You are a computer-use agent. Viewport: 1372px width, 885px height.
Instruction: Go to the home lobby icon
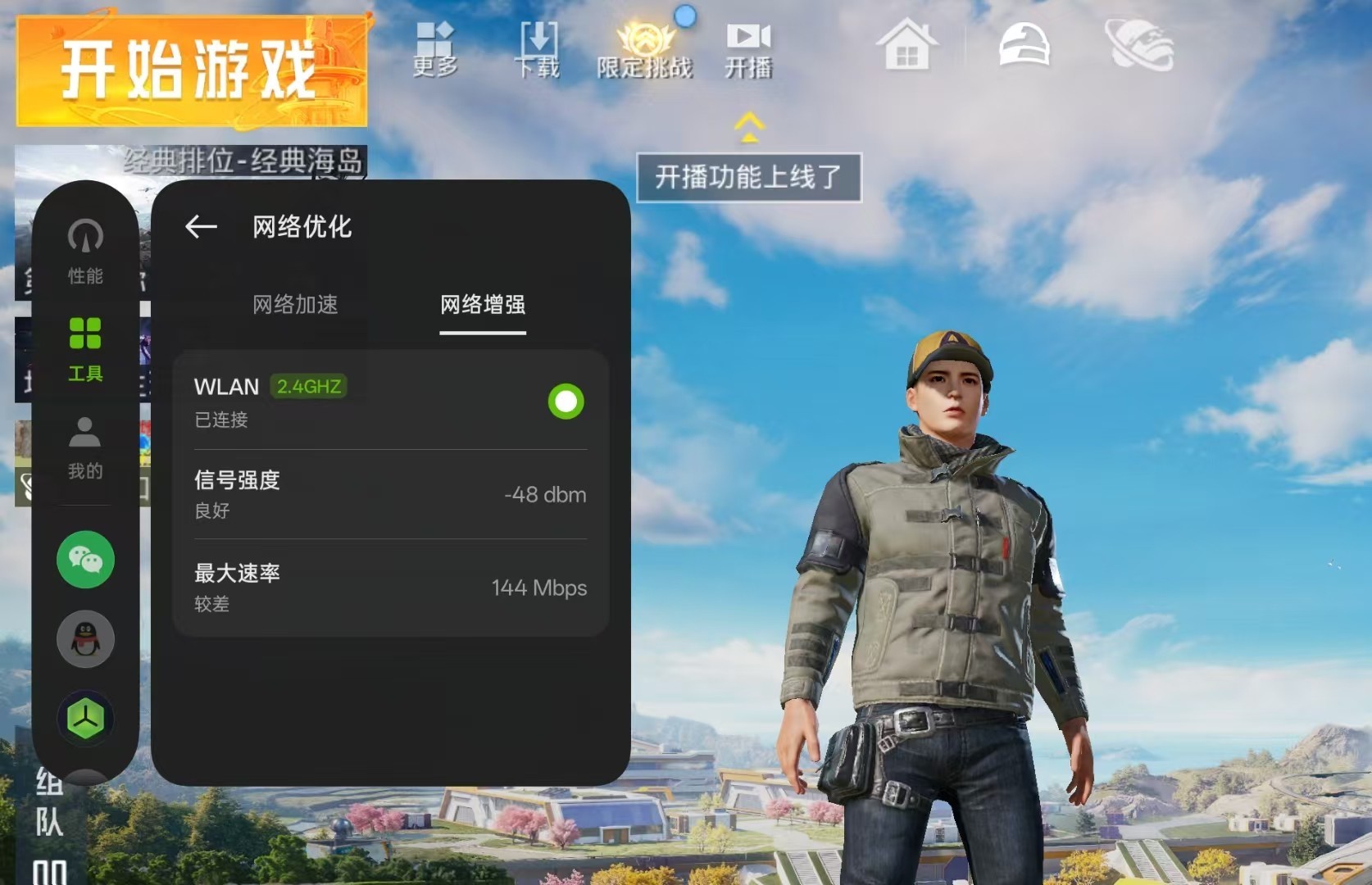pos(905,47)
